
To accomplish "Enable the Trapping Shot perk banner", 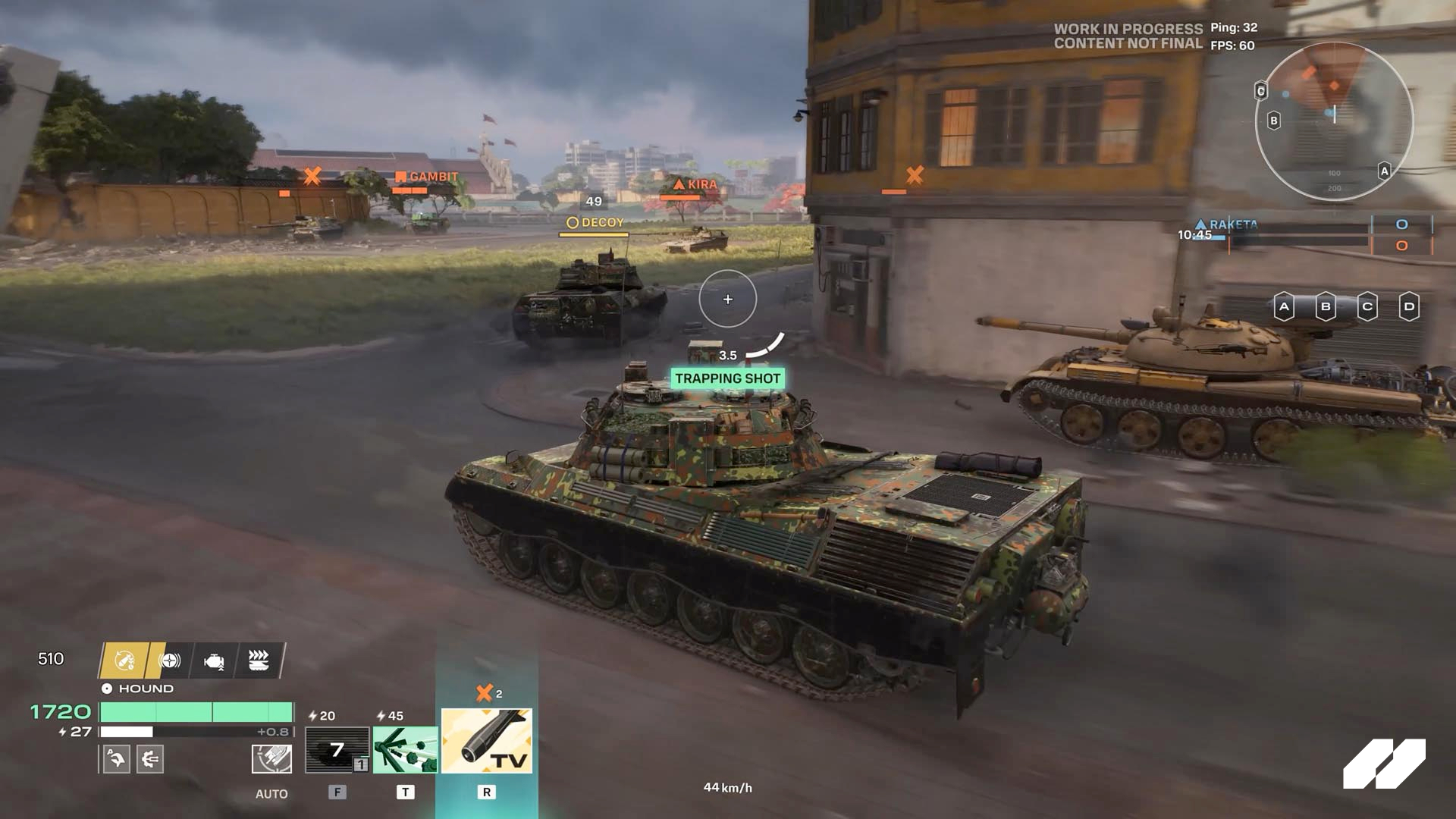I will tap(726, 377).
